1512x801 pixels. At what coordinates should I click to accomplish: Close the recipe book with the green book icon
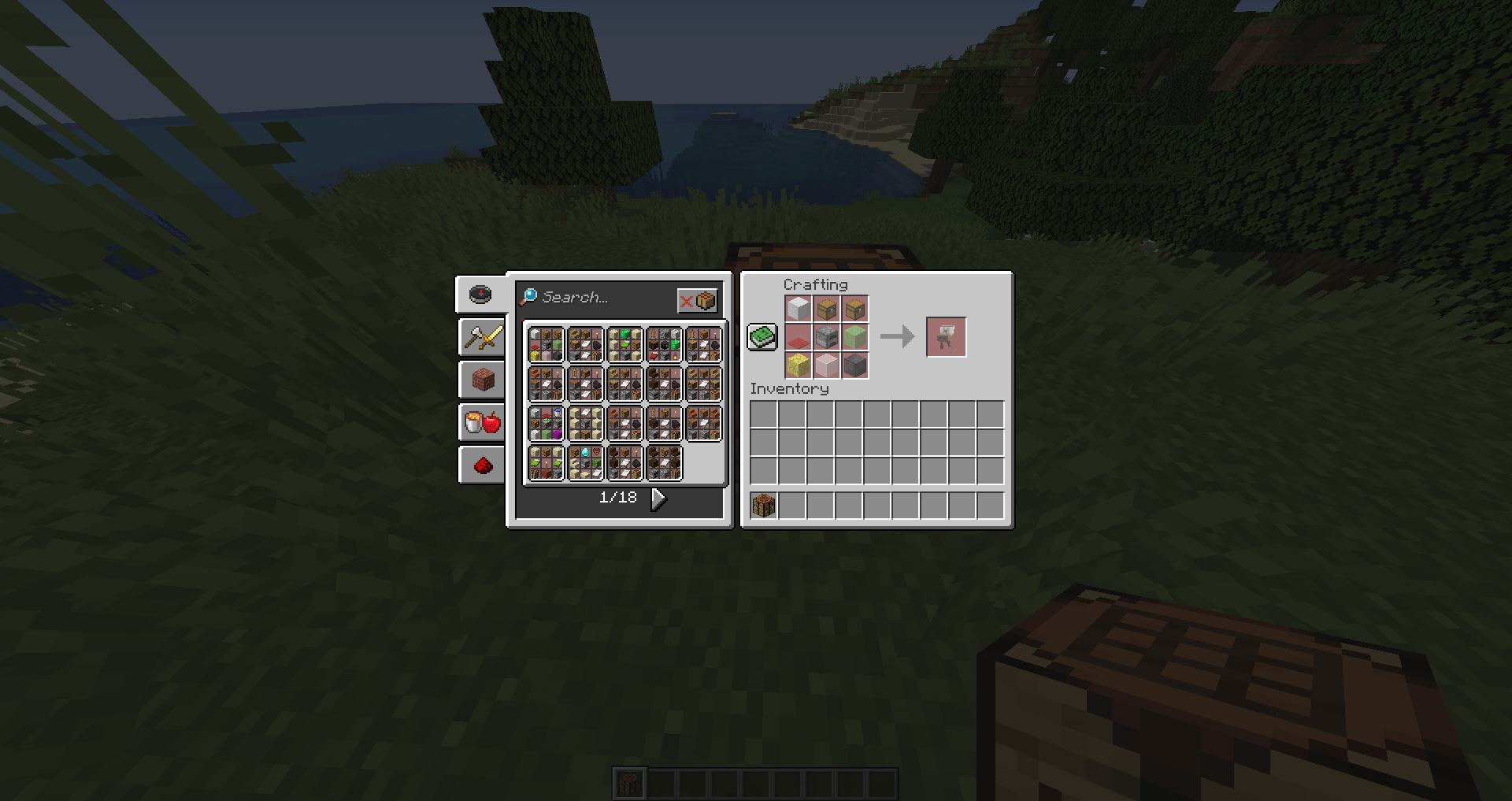point(762,336)
